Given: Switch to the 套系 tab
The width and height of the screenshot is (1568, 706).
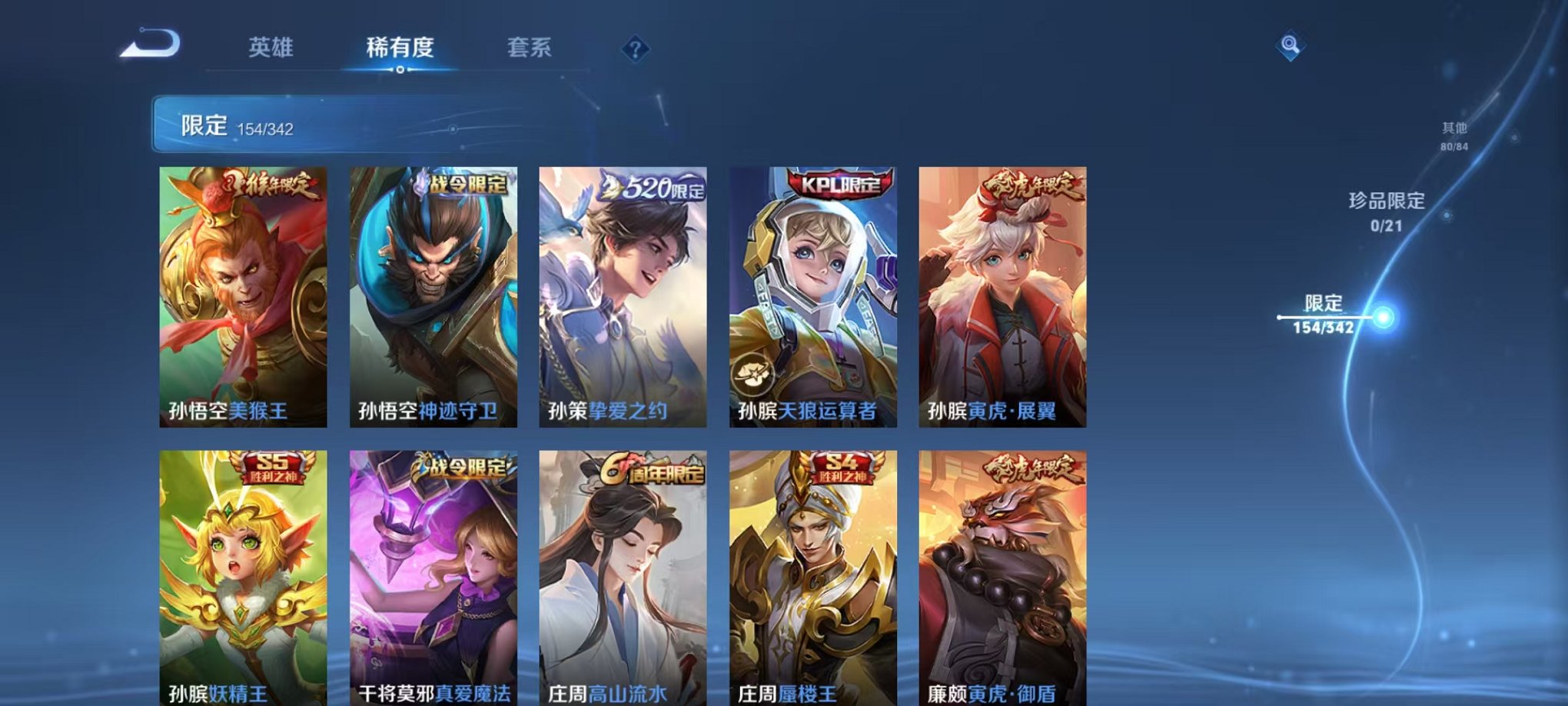Looking at the screenshot, I should coord(536,48).
